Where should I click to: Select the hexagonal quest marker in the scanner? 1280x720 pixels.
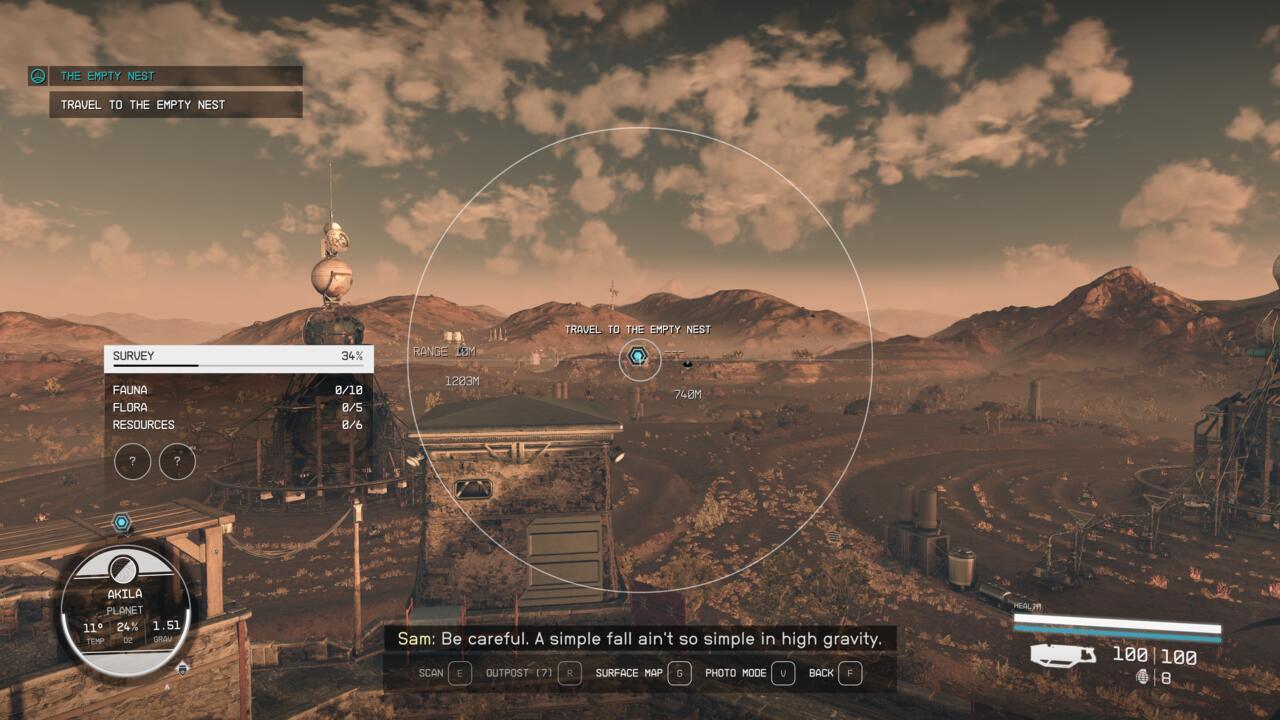coord(639,358)
